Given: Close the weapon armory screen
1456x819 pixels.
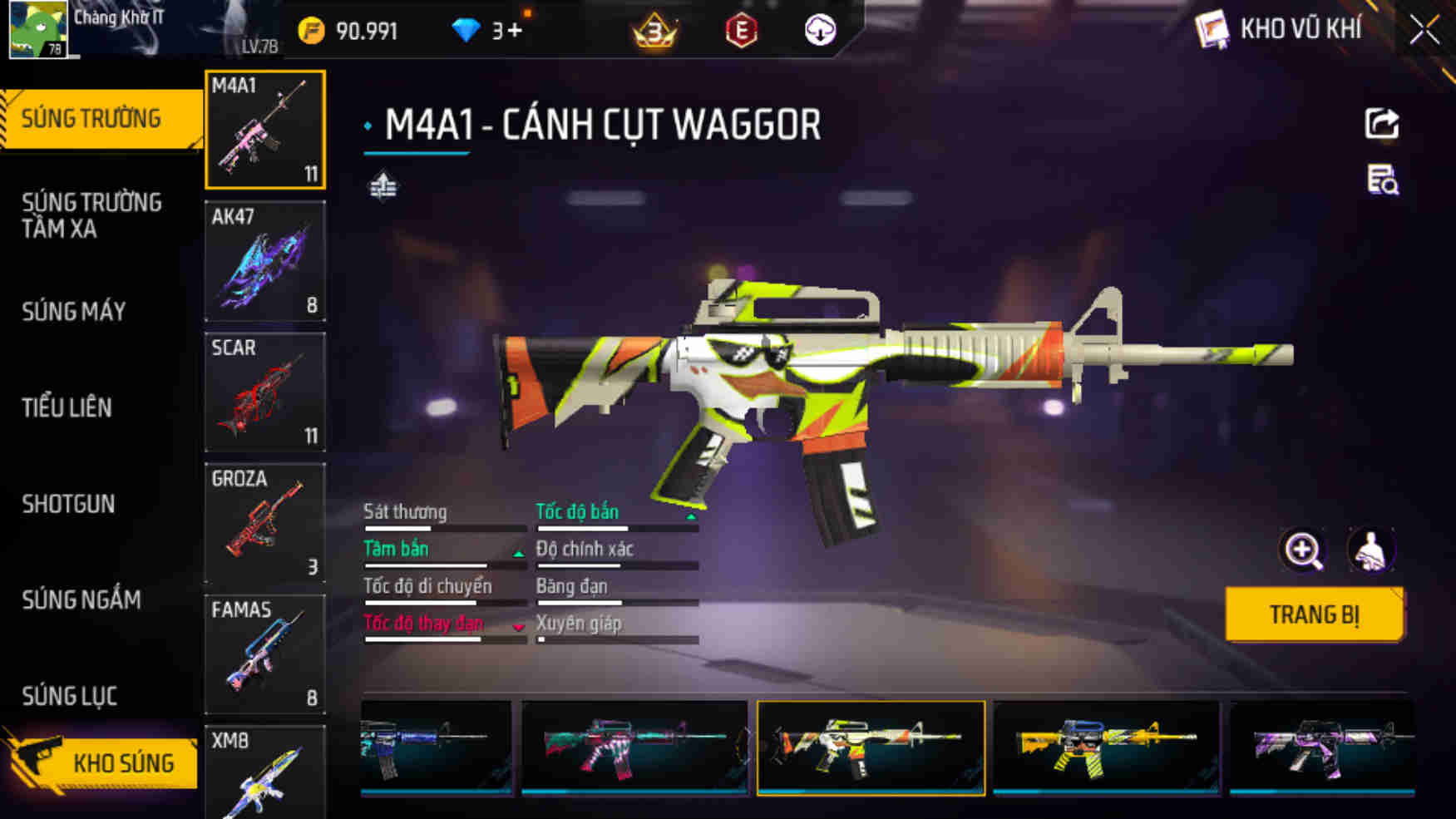Looking at the screenshot, I should point(1424,31).
